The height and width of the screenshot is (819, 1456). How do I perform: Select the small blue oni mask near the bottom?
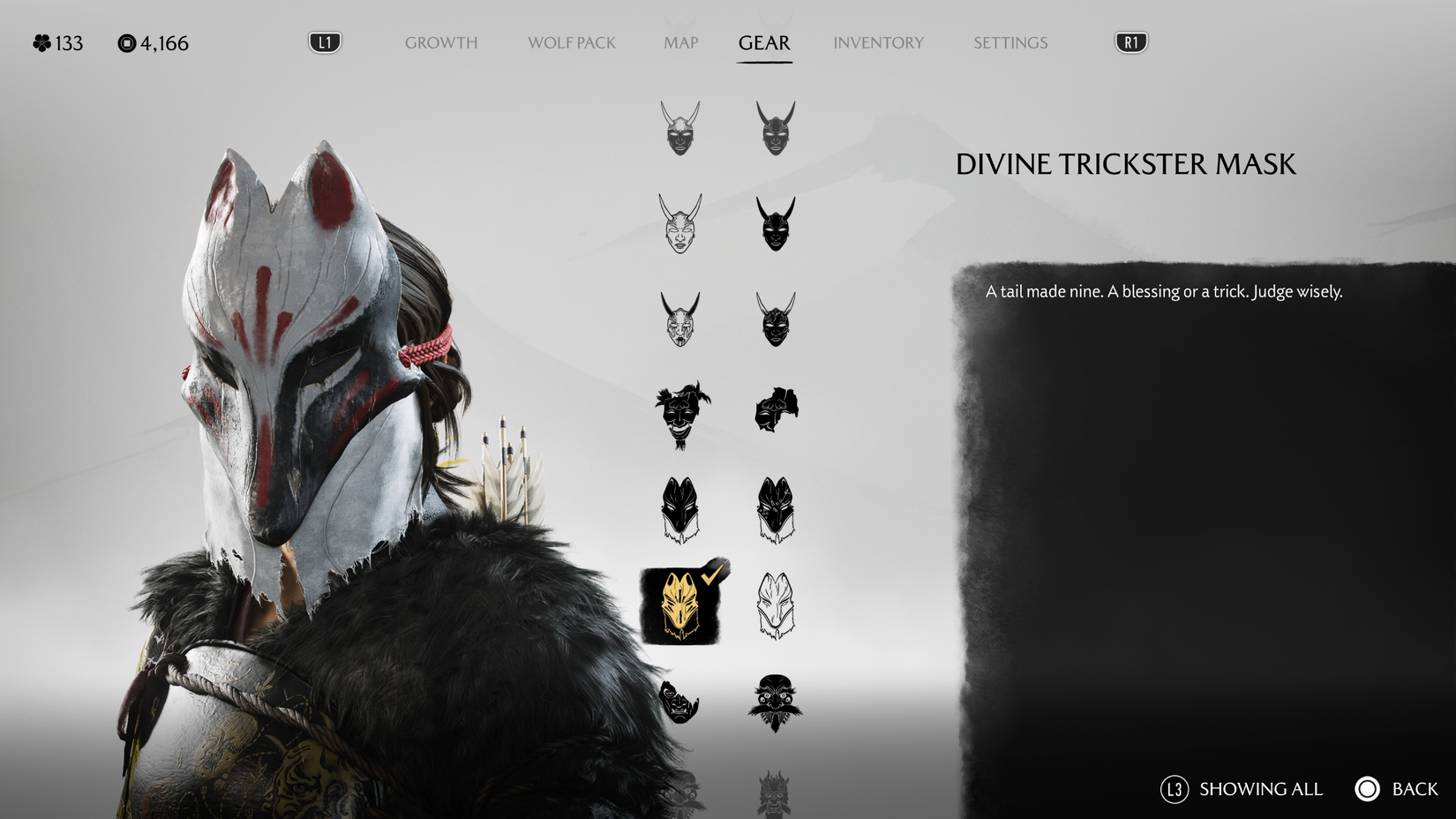click(678, 702)
